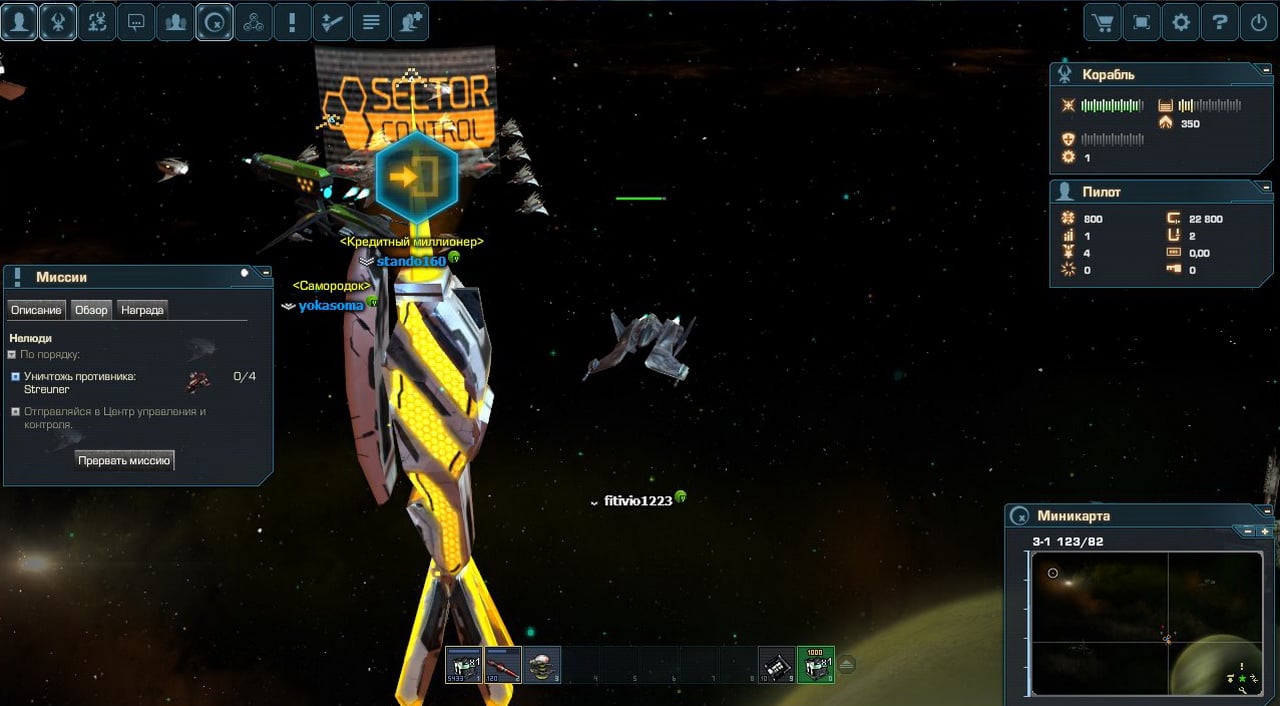This screenshot has height=706, width=1280.
Task: Toggle fullscreen mode
Action: tap(1141, 21)
